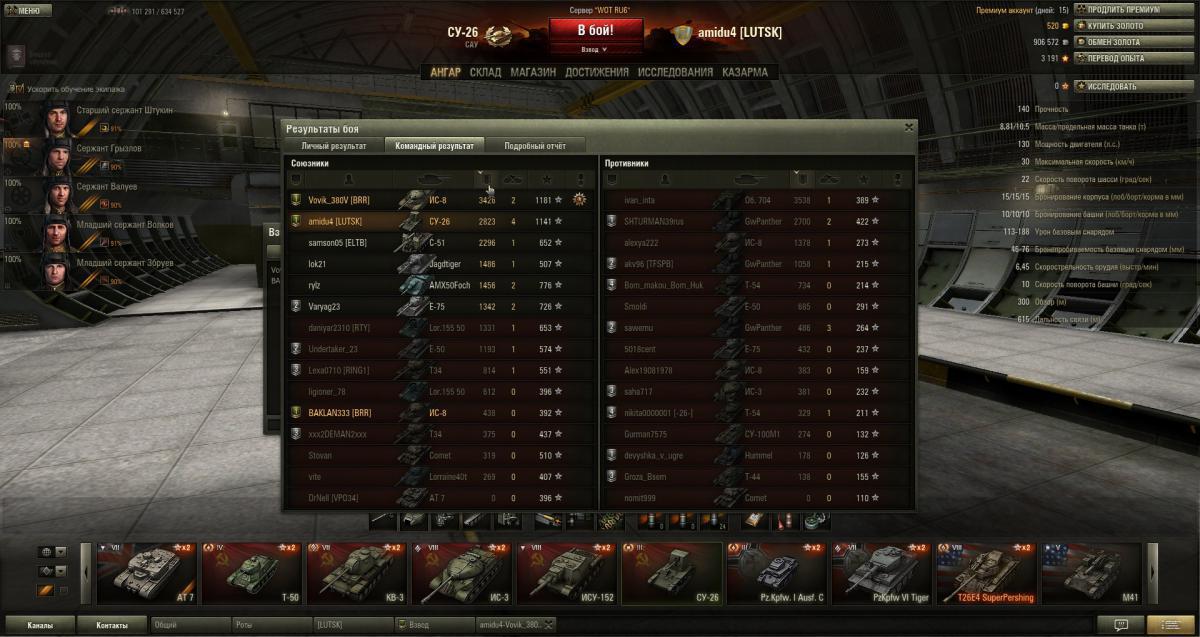Start battle with the red В бой! button
Image resolution: width=1200 pixels, height=637 pixels.
tap(595, 30)
